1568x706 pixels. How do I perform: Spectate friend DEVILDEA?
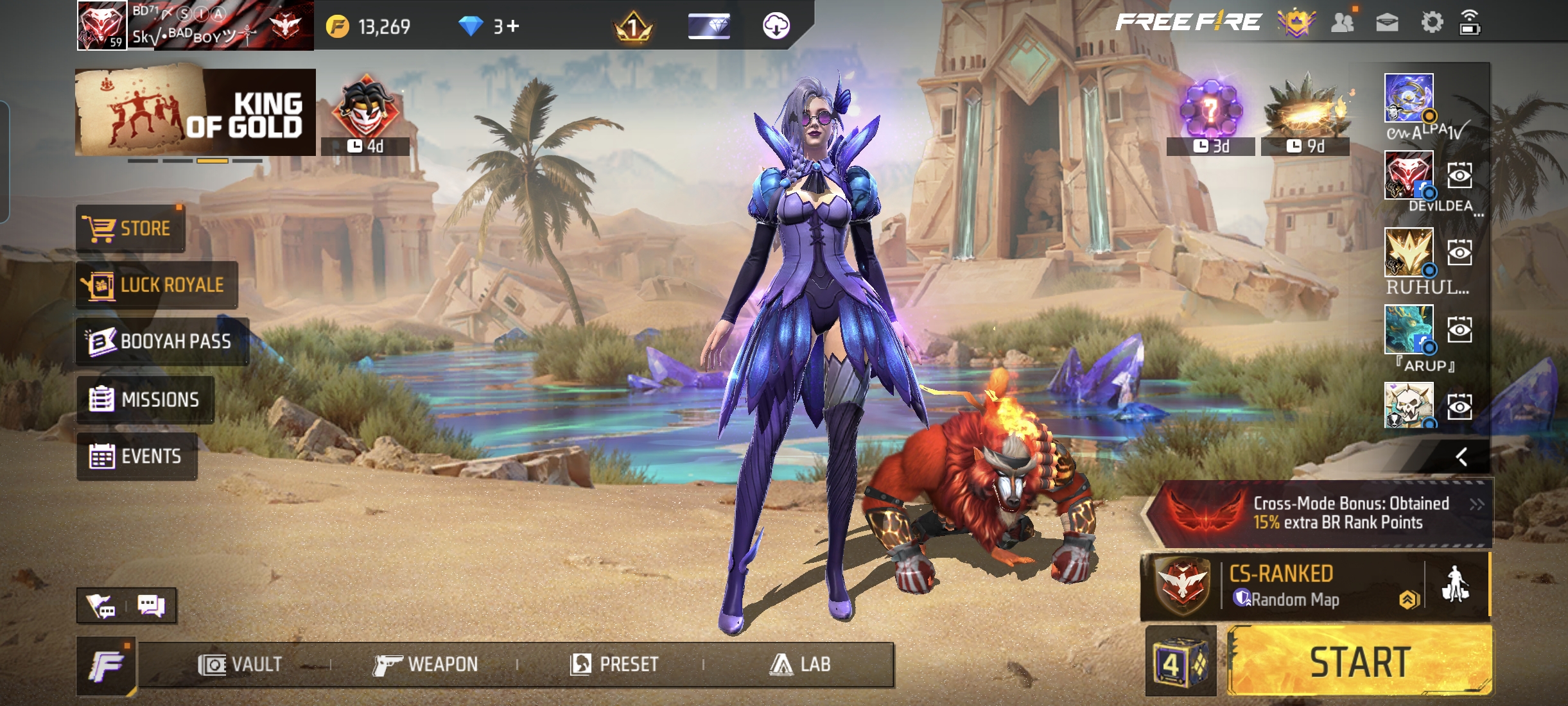[1459, 175]
